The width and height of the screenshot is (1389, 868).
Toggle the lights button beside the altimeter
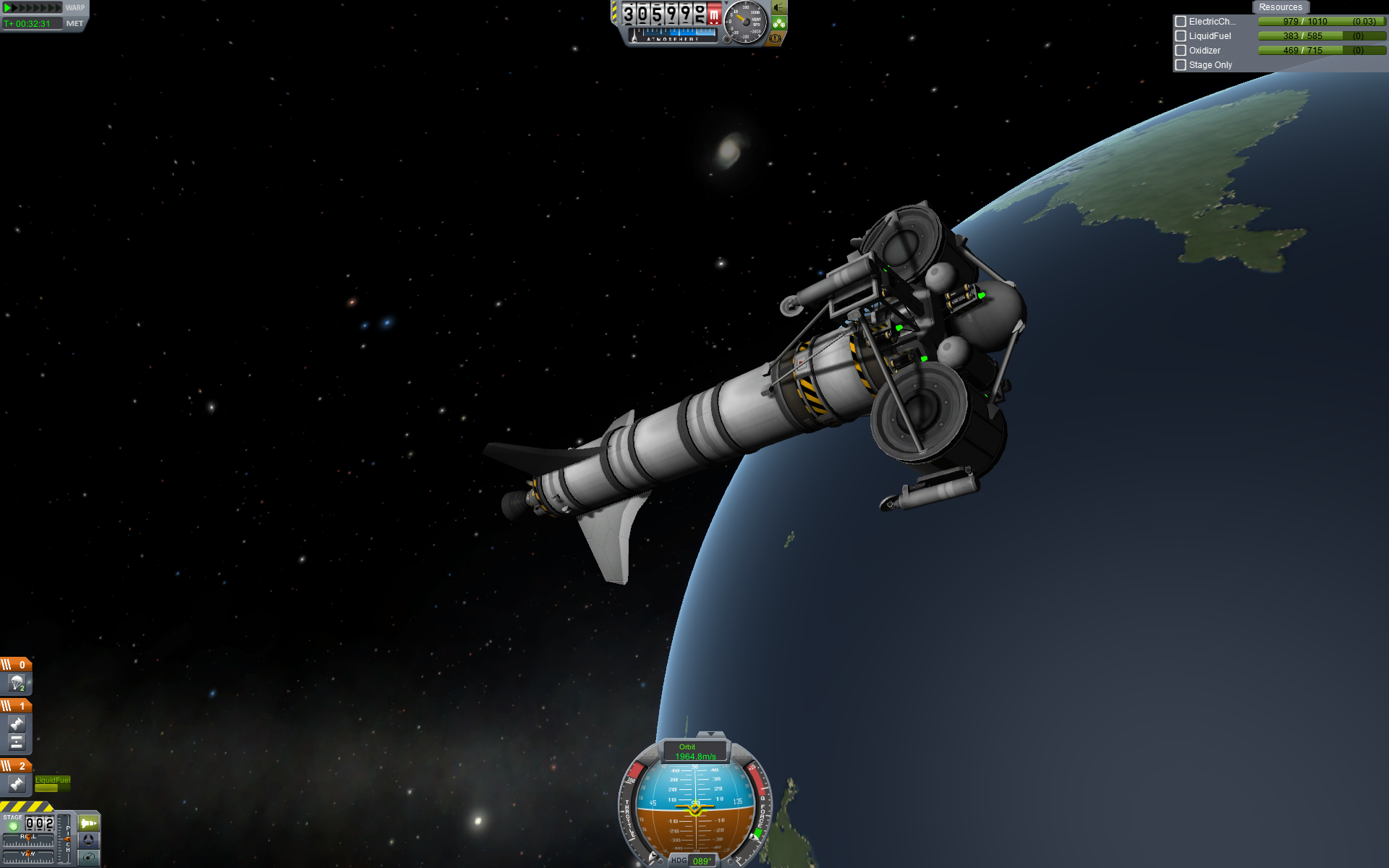(x=779, y=8)
